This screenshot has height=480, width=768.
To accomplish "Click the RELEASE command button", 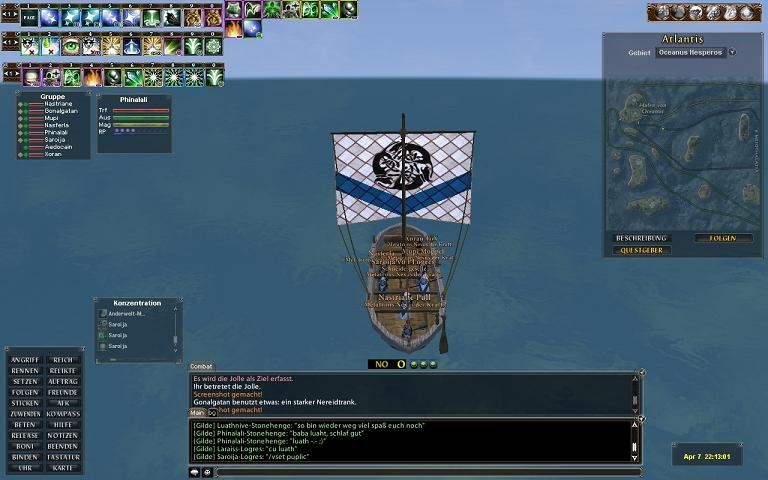I will (25, 436).
